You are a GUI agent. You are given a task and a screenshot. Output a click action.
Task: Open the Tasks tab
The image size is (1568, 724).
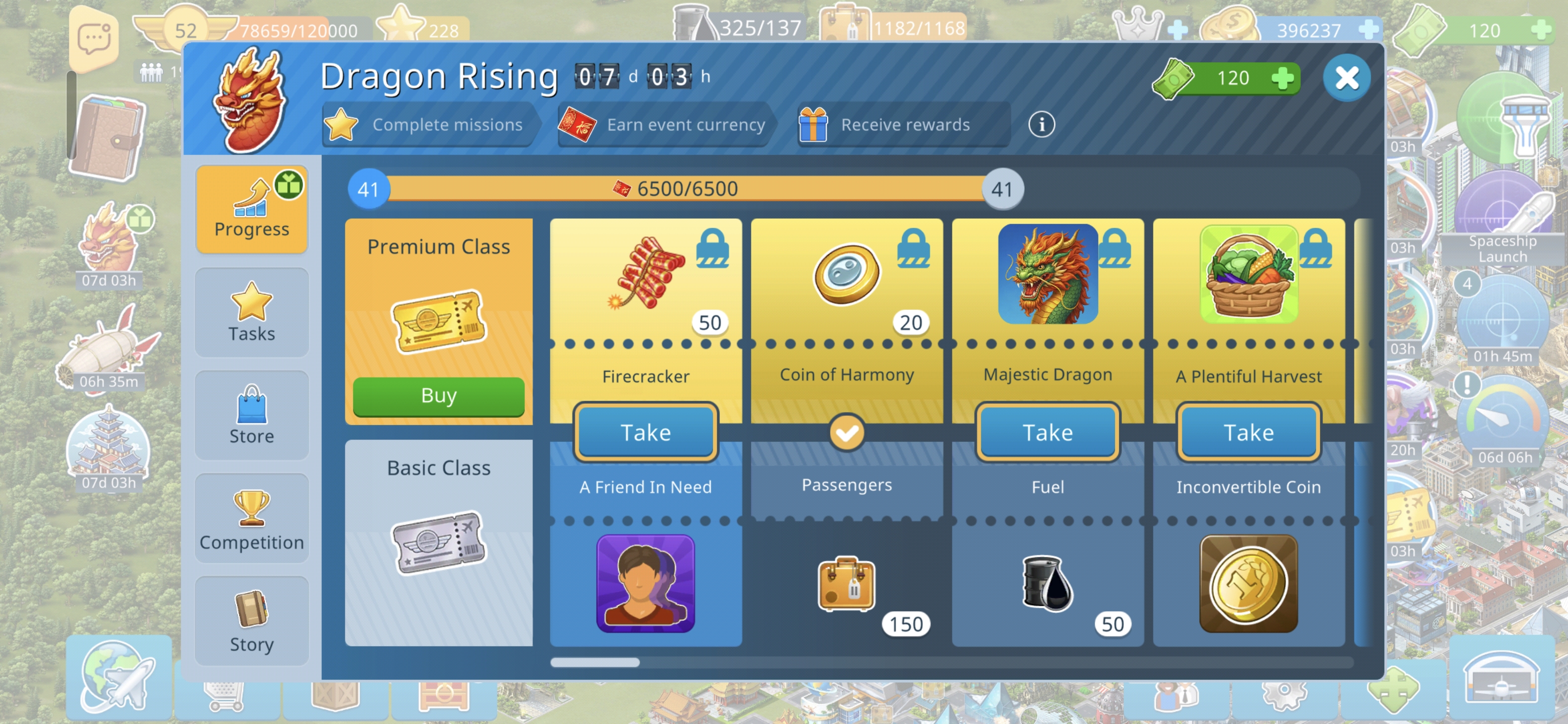pos(251,312)
